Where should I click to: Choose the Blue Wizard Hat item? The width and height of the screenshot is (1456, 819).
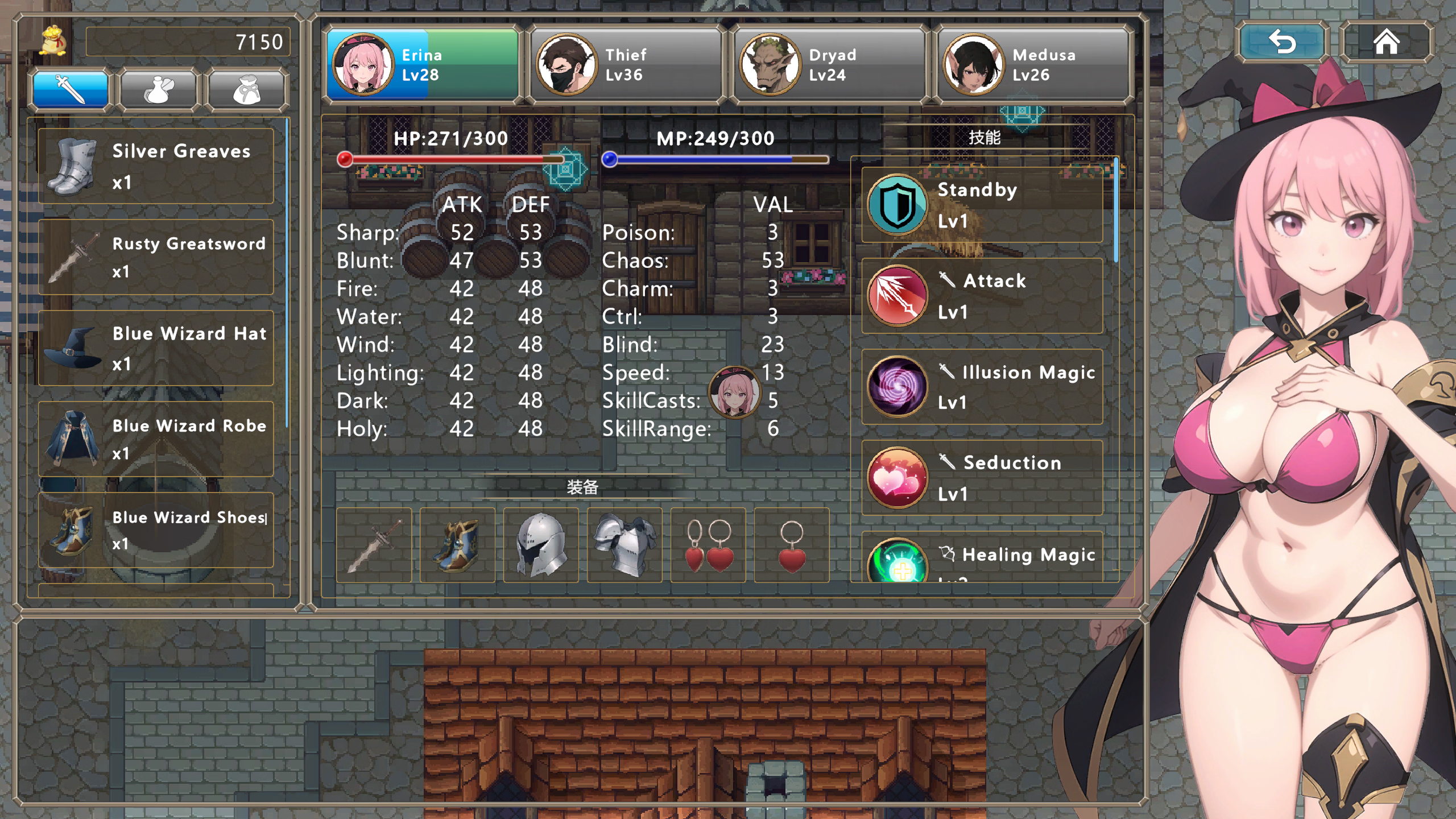156,348
